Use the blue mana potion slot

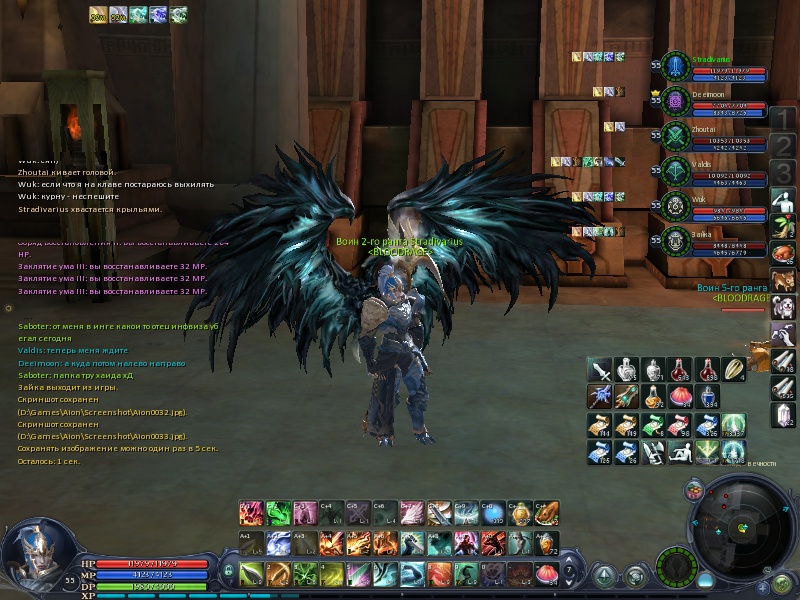[x=707, y=398]
